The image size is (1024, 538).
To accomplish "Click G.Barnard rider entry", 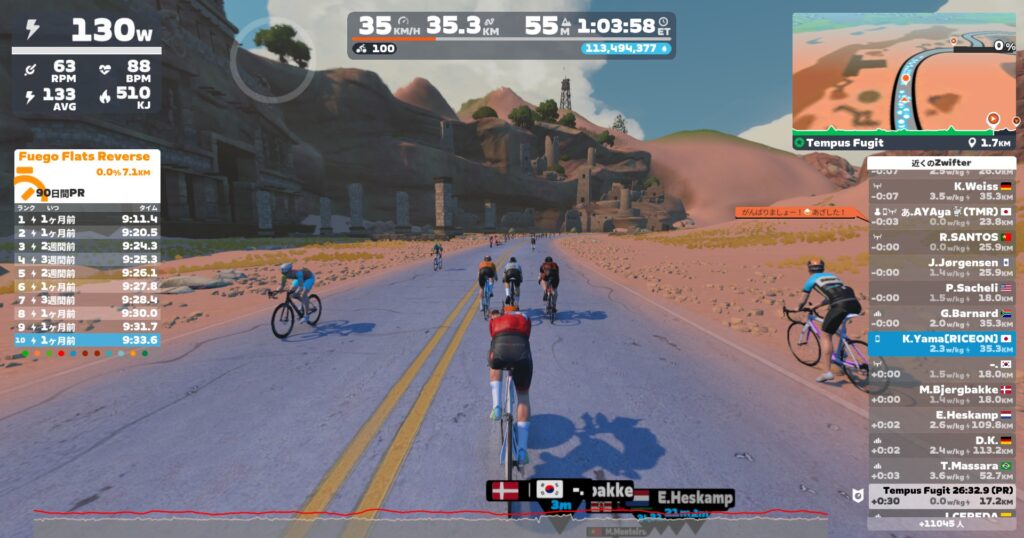I will click(941, 318).
